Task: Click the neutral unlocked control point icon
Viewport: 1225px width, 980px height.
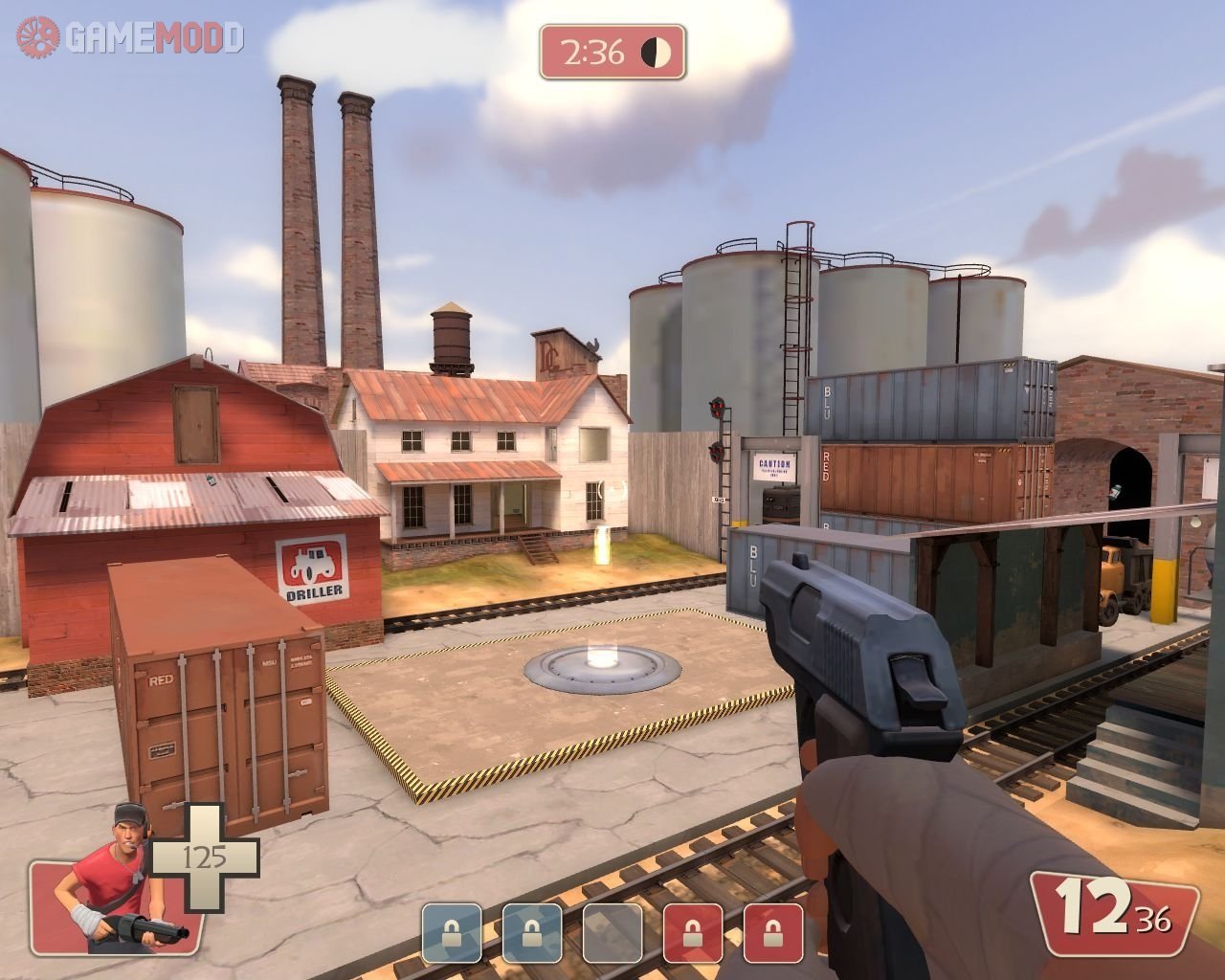Action: [612, 932]
